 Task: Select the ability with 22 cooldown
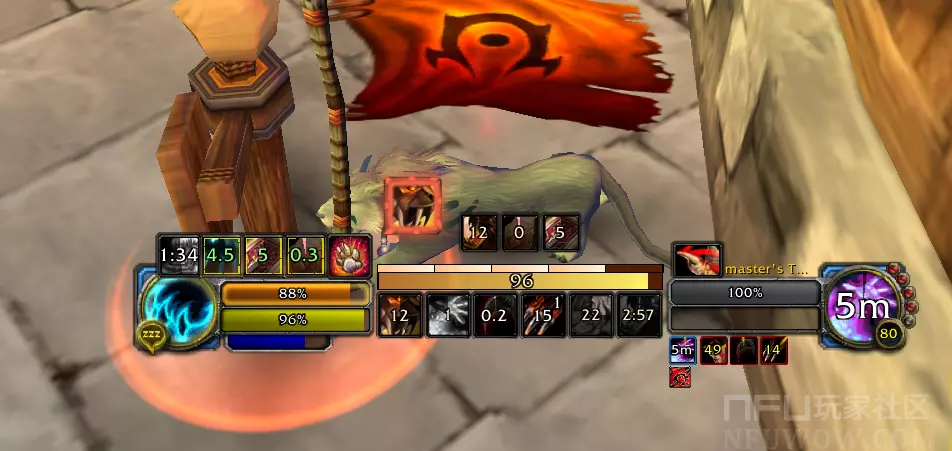[591, 315]
